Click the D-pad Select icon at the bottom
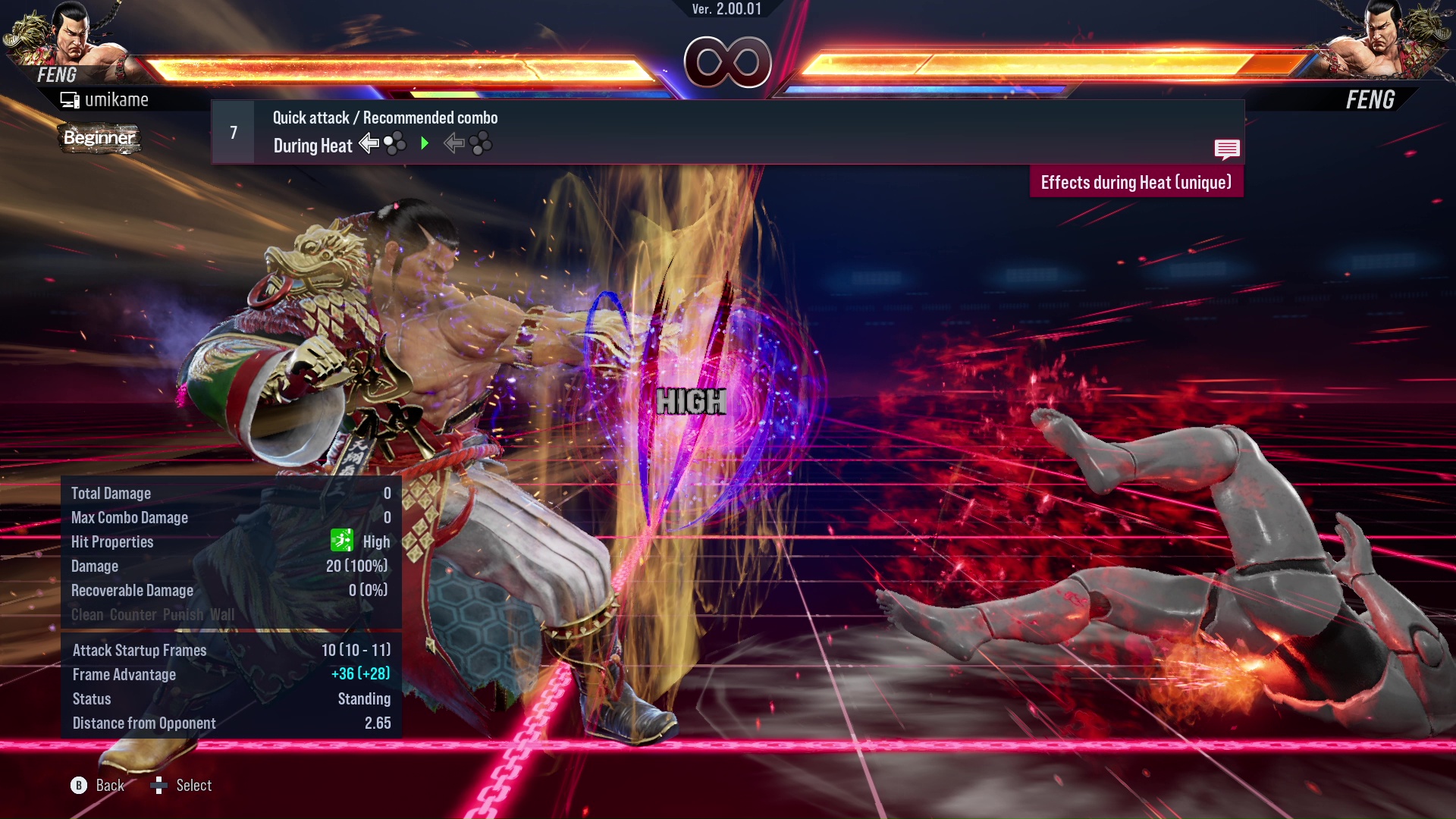Image resolution: width=1456 pixels, height=819 pixels. [160, 785]
